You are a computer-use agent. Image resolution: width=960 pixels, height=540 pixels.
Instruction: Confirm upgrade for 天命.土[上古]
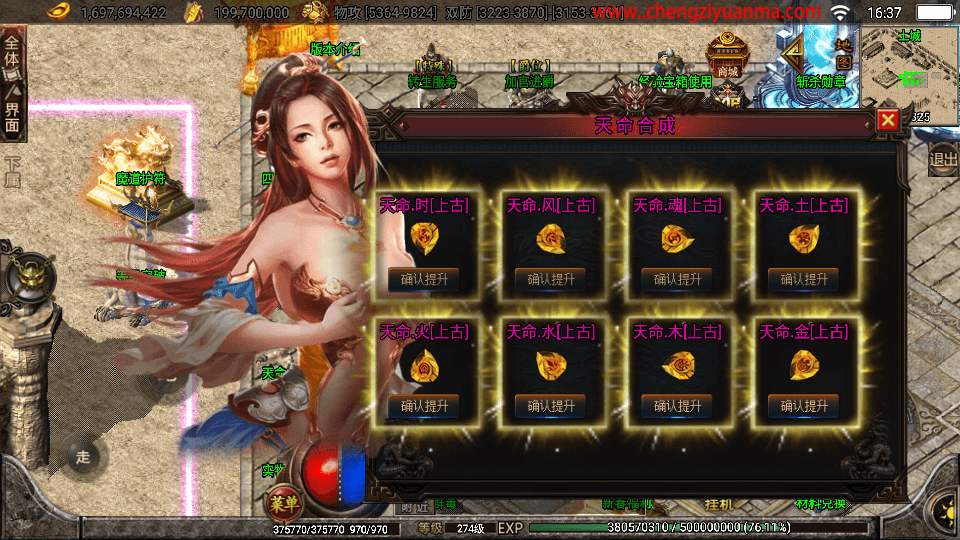(803, 279)
